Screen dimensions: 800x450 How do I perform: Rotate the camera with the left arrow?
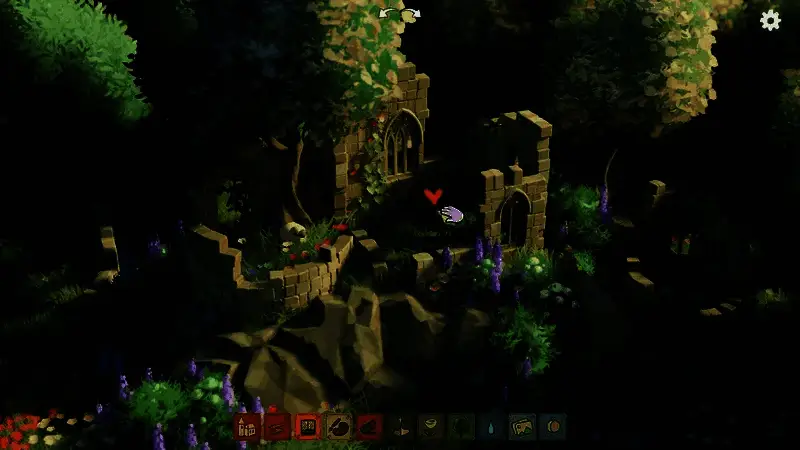(x=387, y=14)
